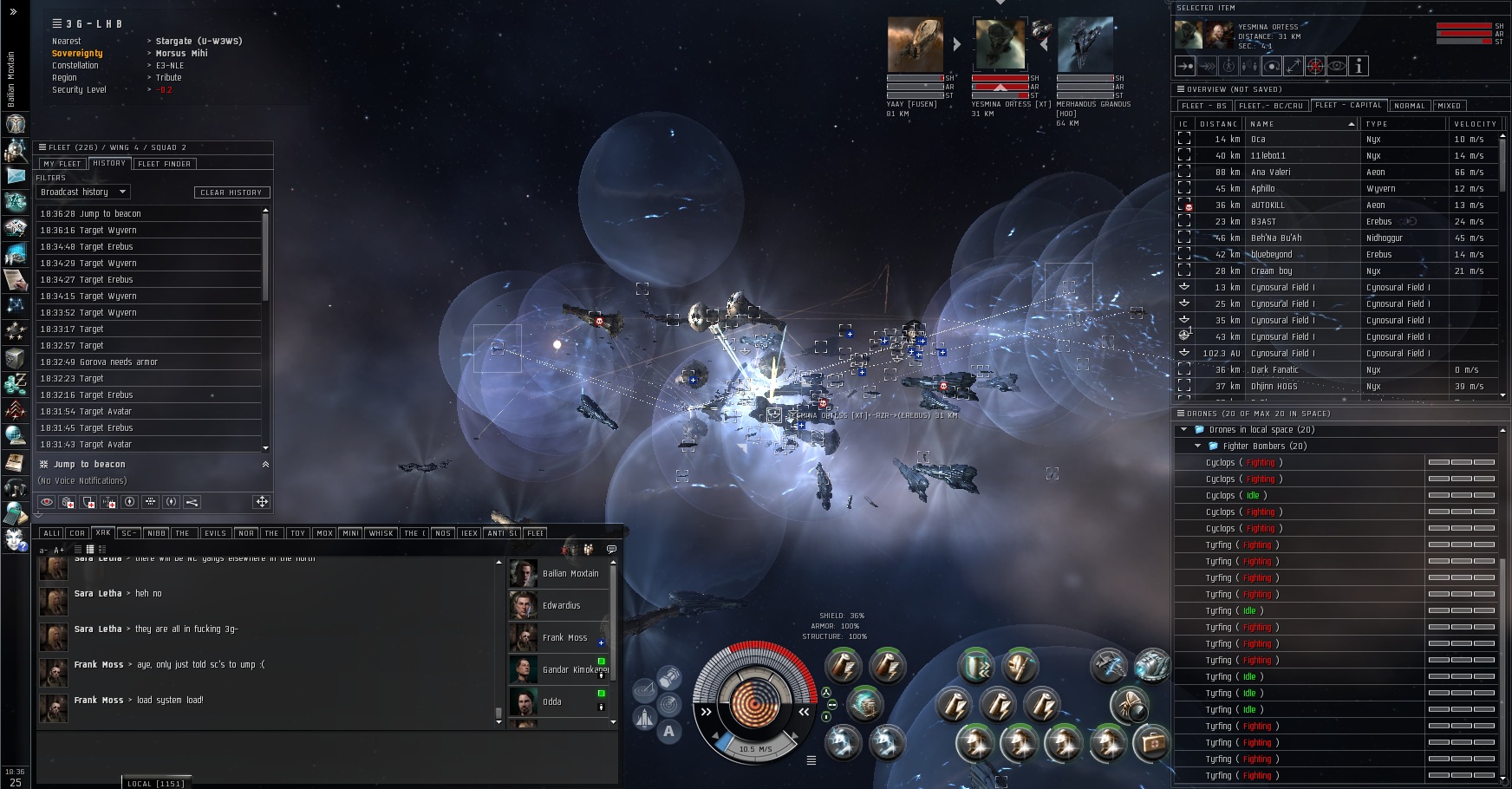Switch to the ALLI chat channel tab

pos(51,533)
